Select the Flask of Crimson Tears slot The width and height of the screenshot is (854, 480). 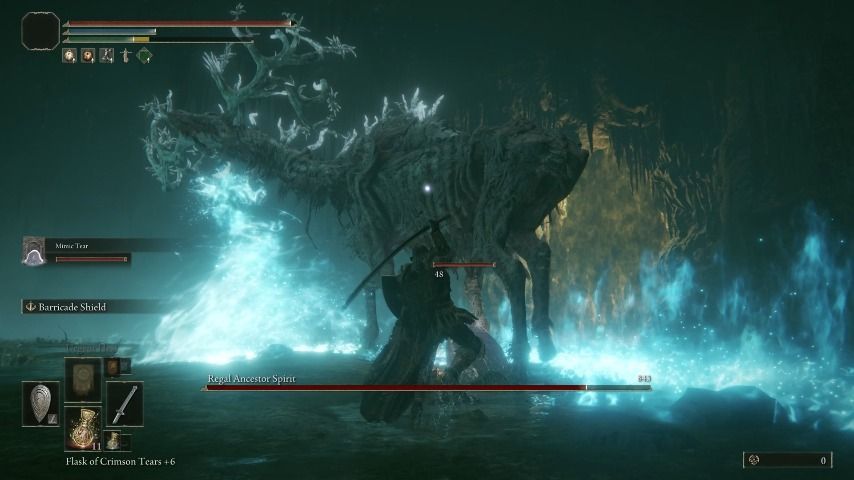pos(83,426)
